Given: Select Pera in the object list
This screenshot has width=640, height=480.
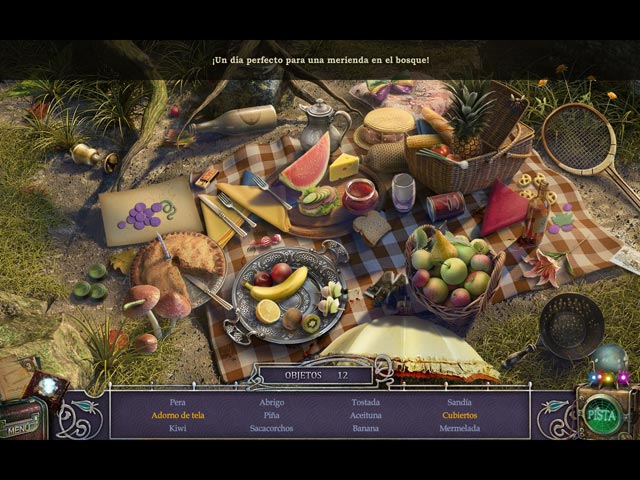Looking at the screenshot, I should click(x=178, y=402).
